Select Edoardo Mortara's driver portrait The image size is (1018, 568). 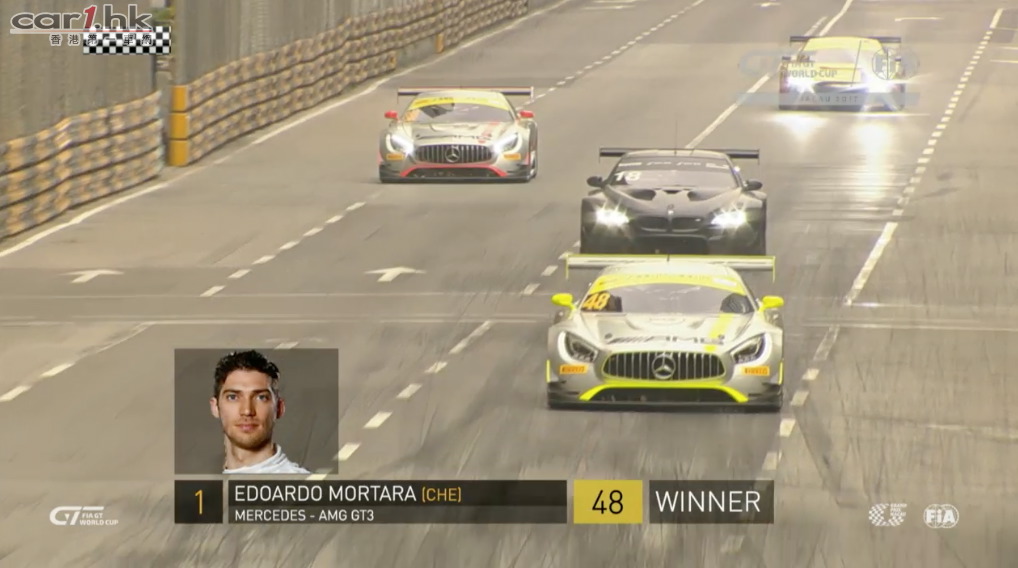[256, 410]
